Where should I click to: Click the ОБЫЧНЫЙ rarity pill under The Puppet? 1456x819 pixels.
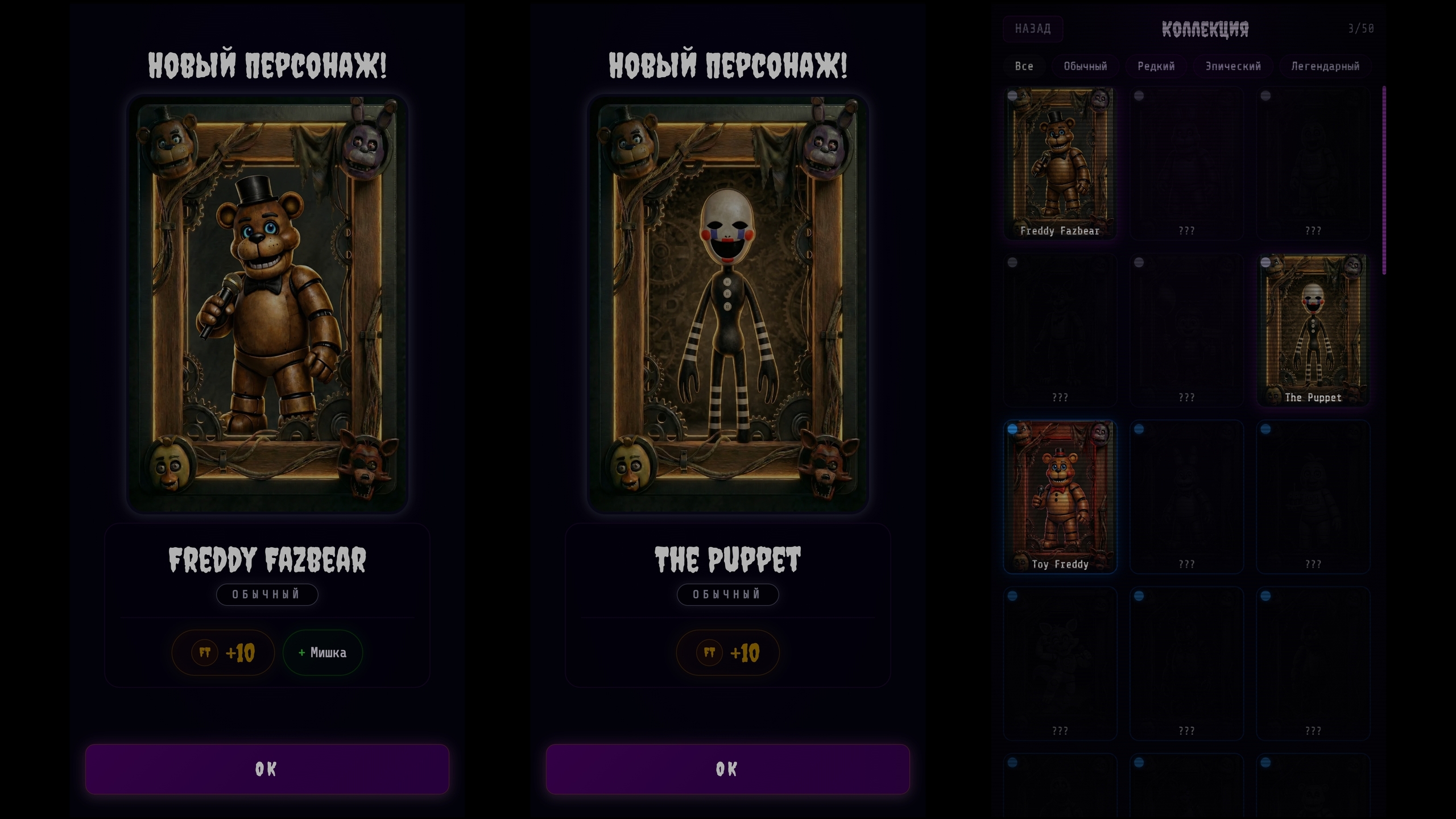pos(729,594)
